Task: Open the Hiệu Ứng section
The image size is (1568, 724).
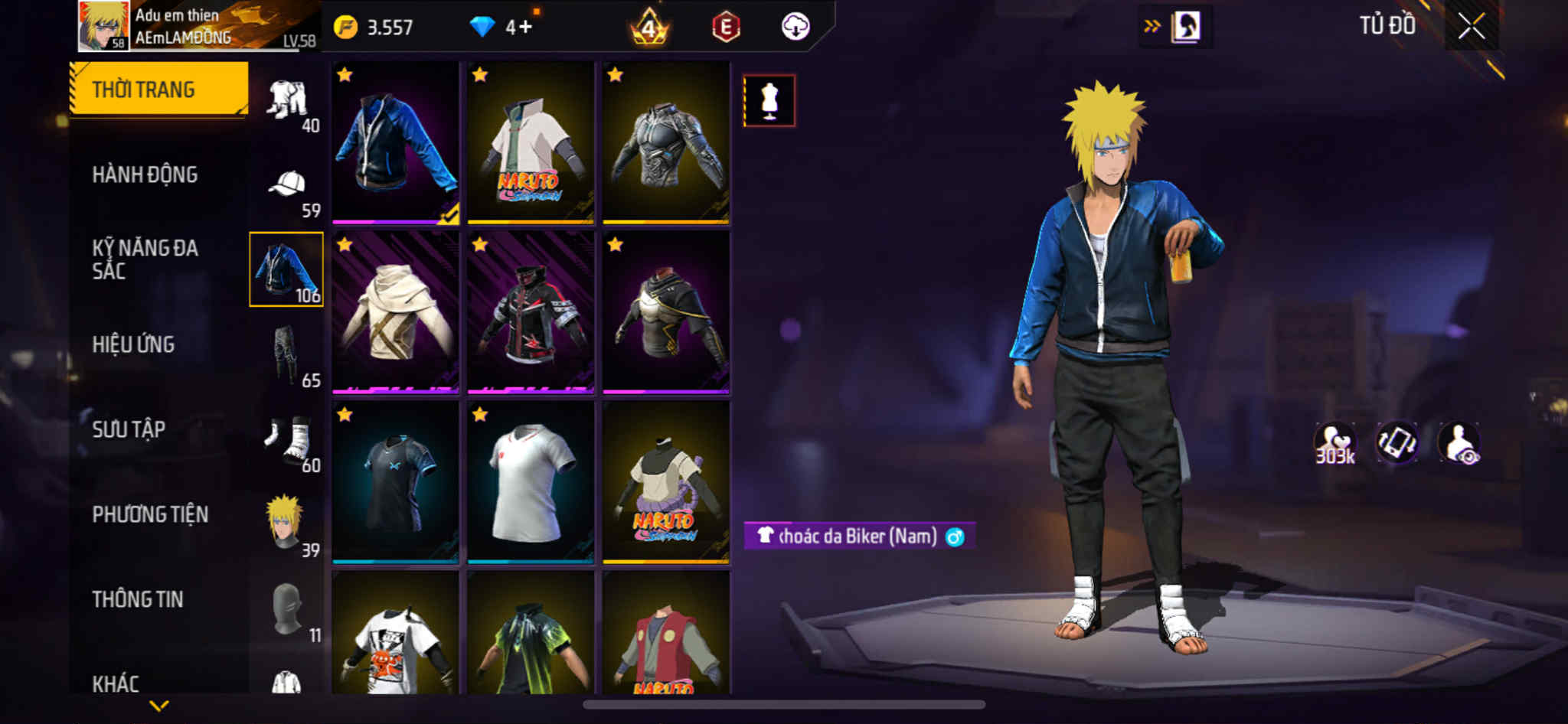Action: (134, 344)
